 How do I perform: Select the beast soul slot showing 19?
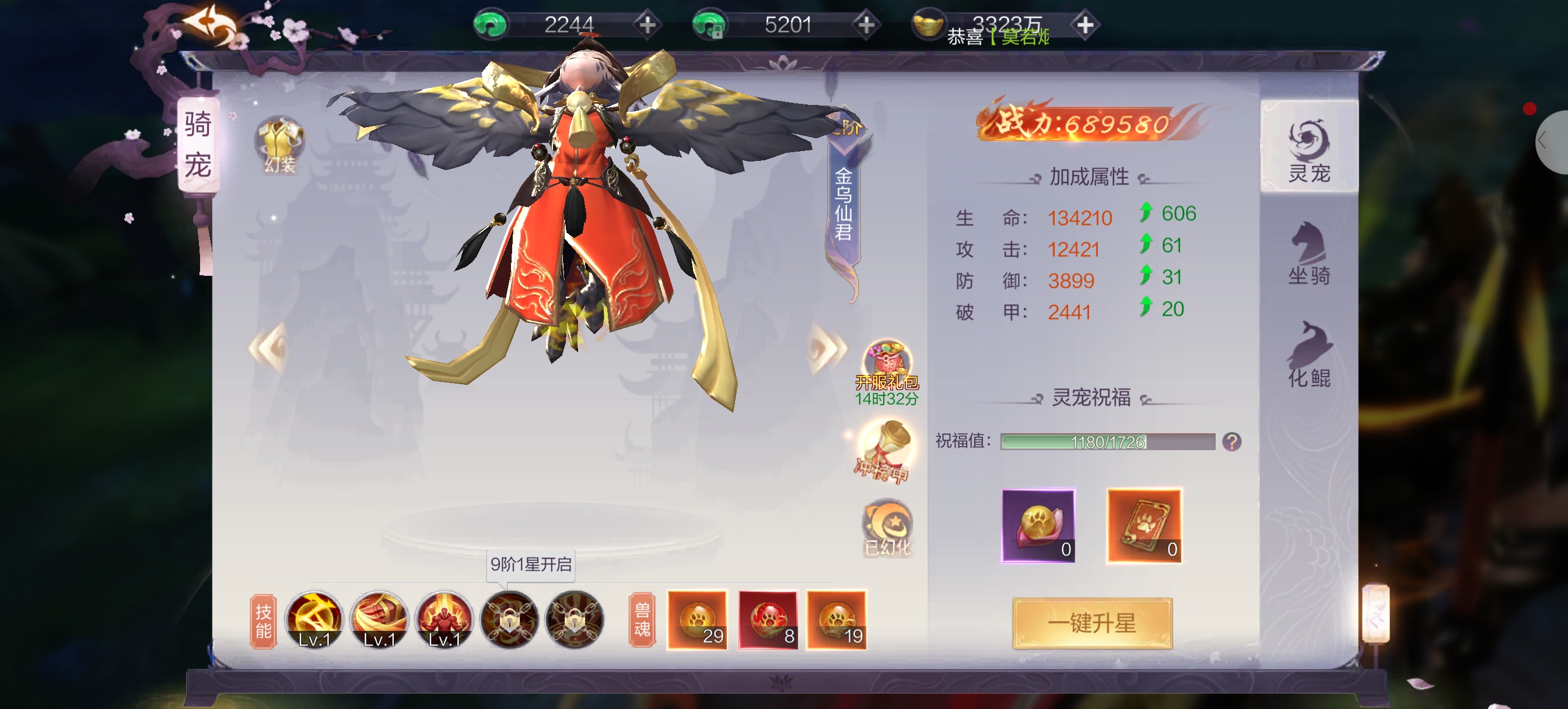(836, 620)
